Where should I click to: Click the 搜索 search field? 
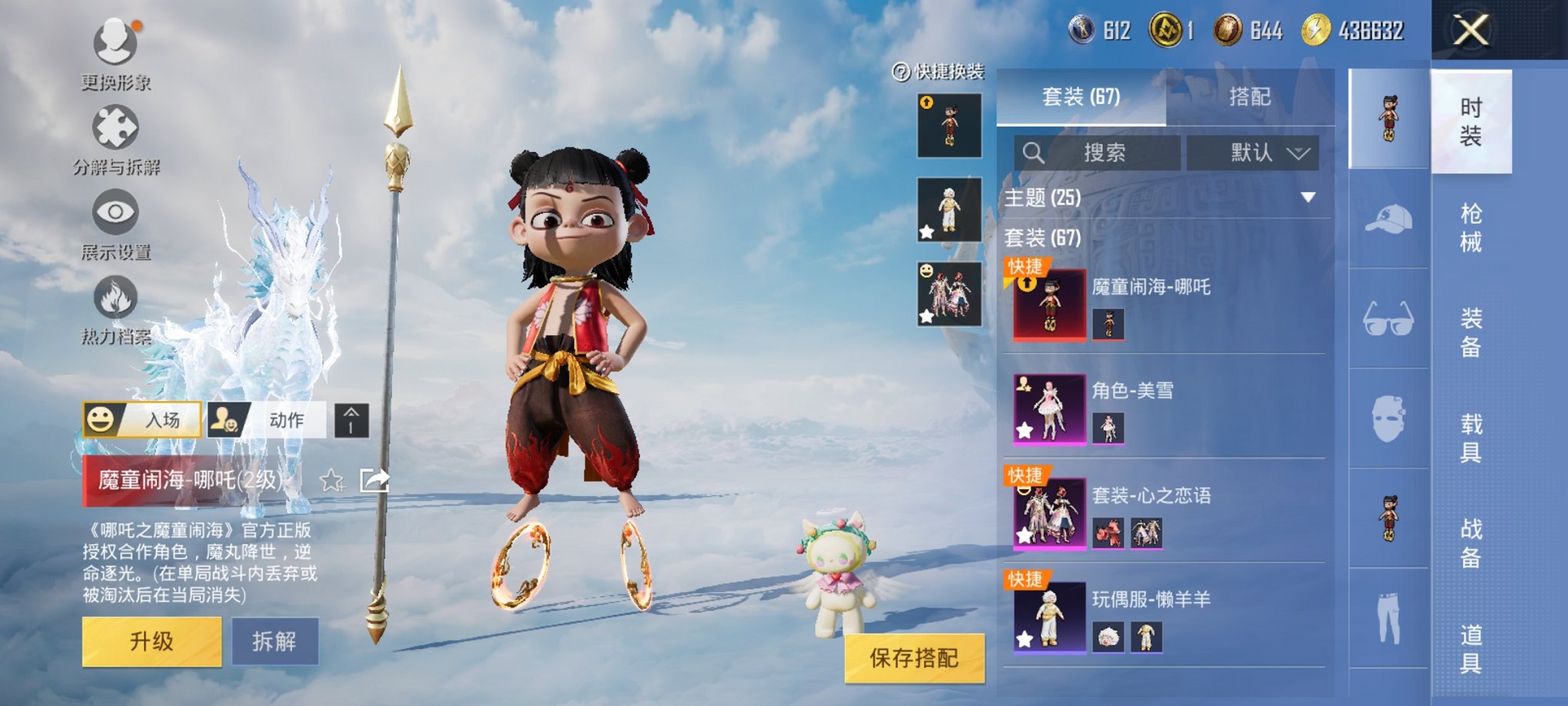click(x=1097, y=152)
